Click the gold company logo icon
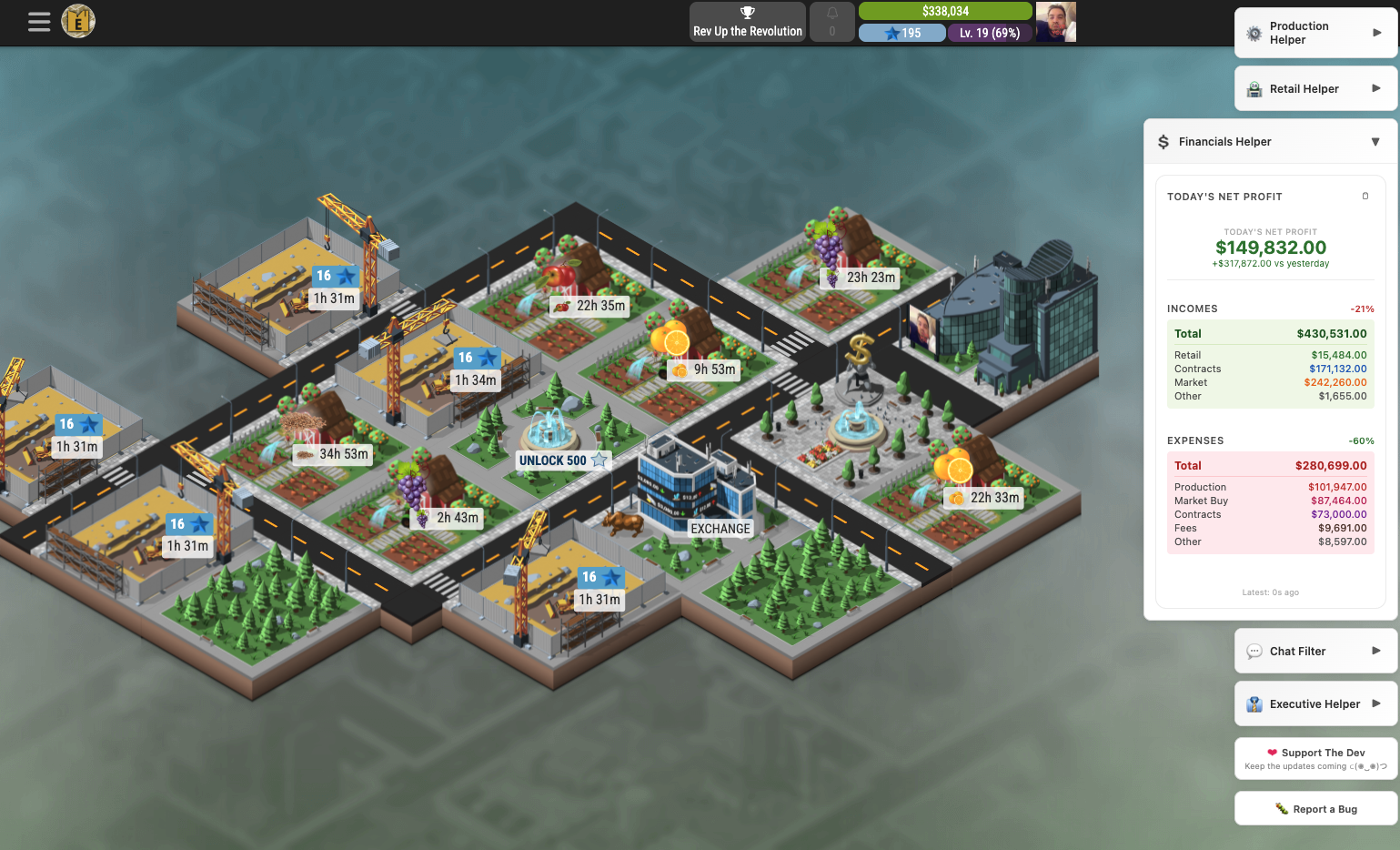This screenshot has height=850, width=1400. click(78, 21)
